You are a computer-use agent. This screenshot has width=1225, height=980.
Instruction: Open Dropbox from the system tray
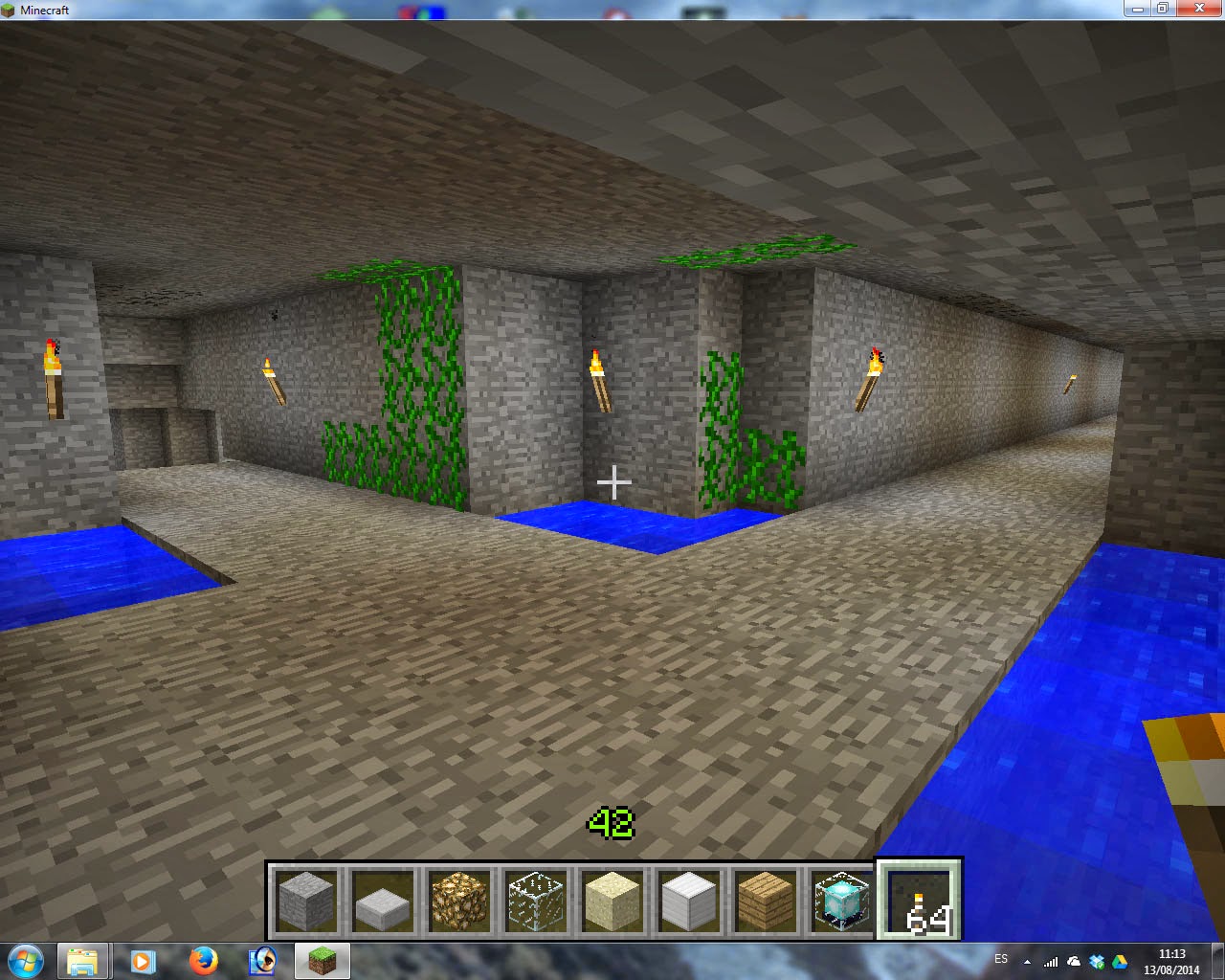point(1097,962)
